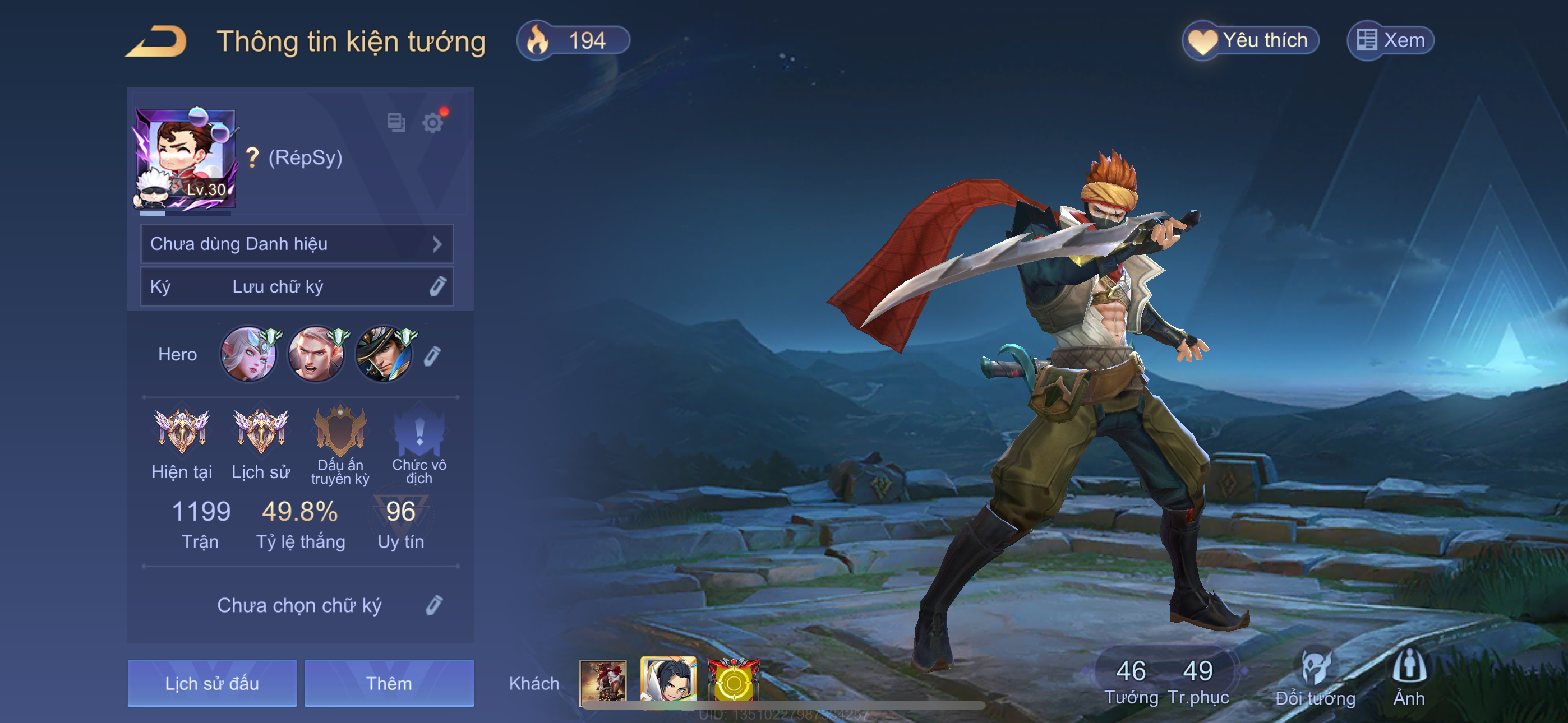Image resolution: width=1568 pixels, height=723 pixels.
Task: Show the 194 popularity flame counter
Action: (x=572, y=41)
